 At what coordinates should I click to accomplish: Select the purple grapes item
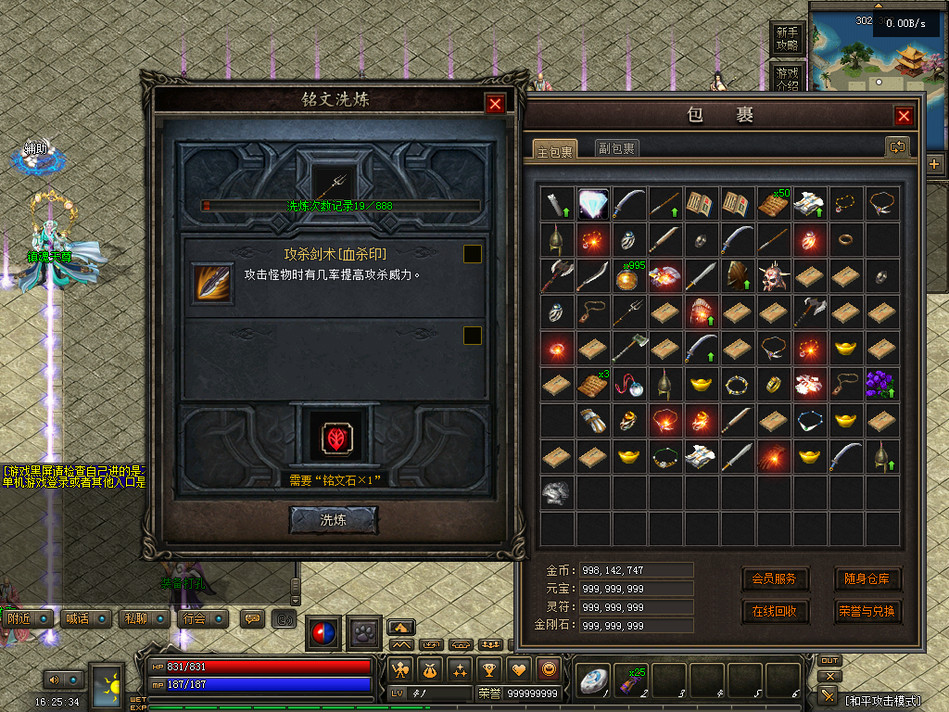tap(880, 383)
